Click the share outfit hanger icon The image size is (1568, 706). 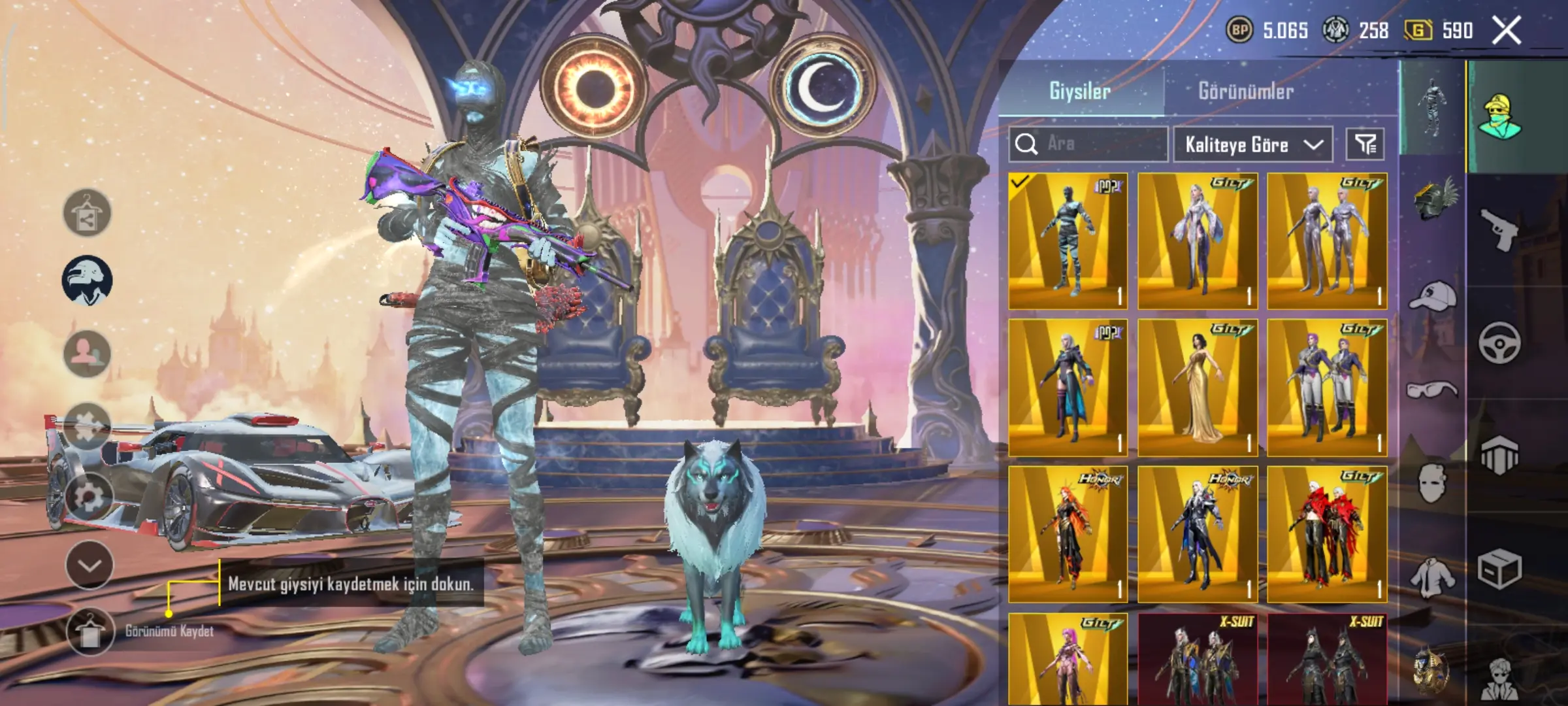[x=87, y=213]
